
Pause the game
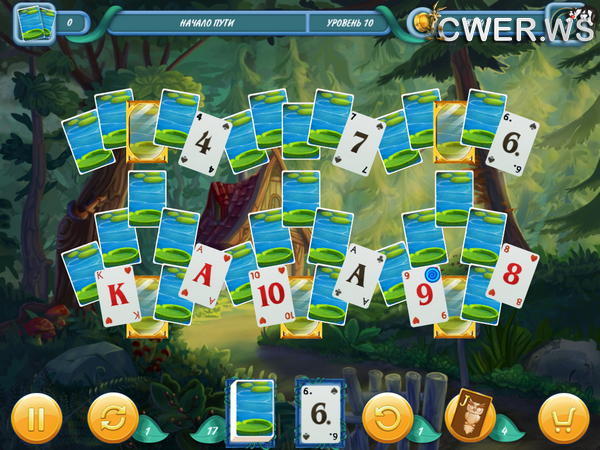point(36,416)
